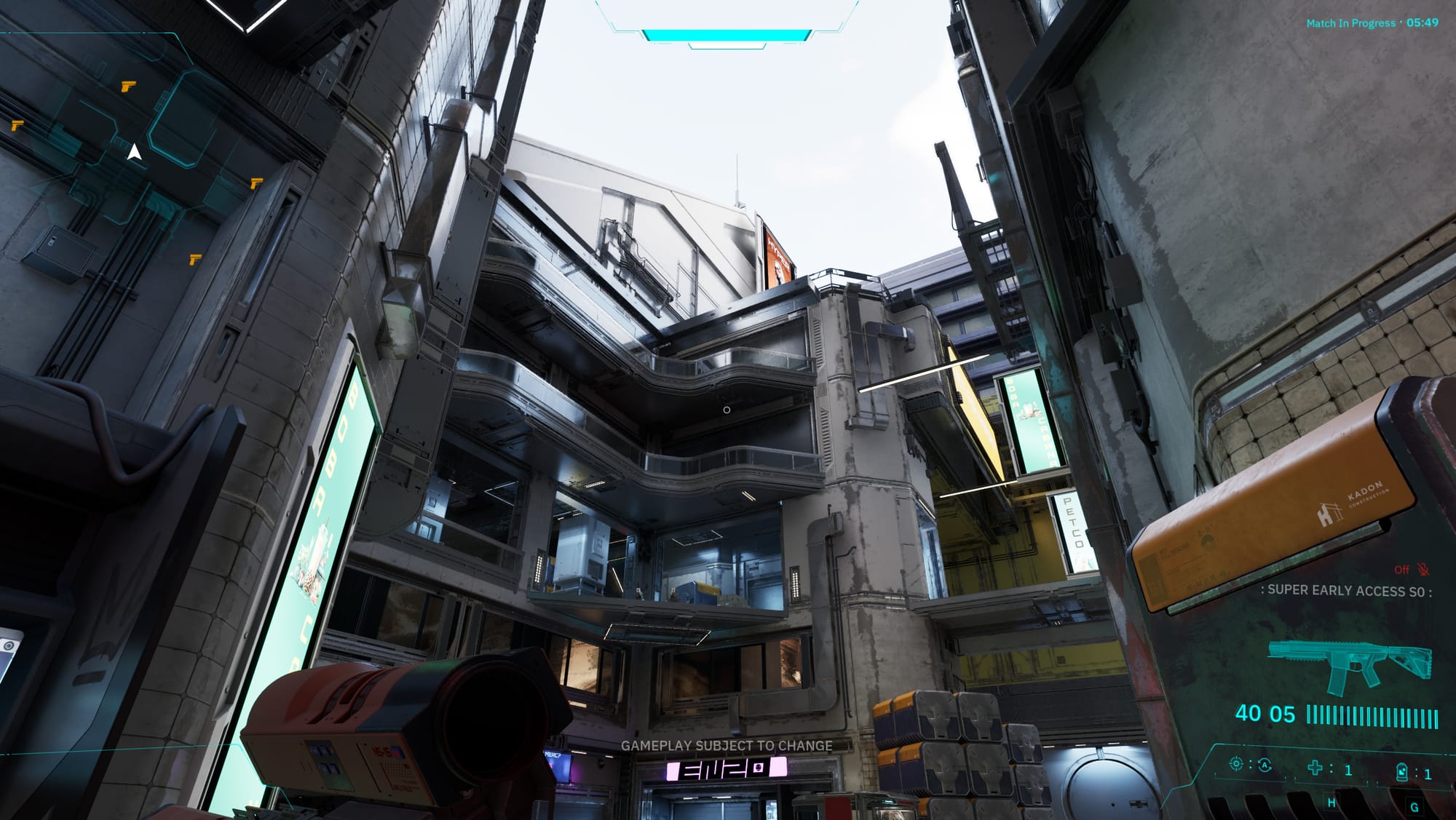
Task: Select the white player arrow on the minimap
Action: tap(134, 153)
